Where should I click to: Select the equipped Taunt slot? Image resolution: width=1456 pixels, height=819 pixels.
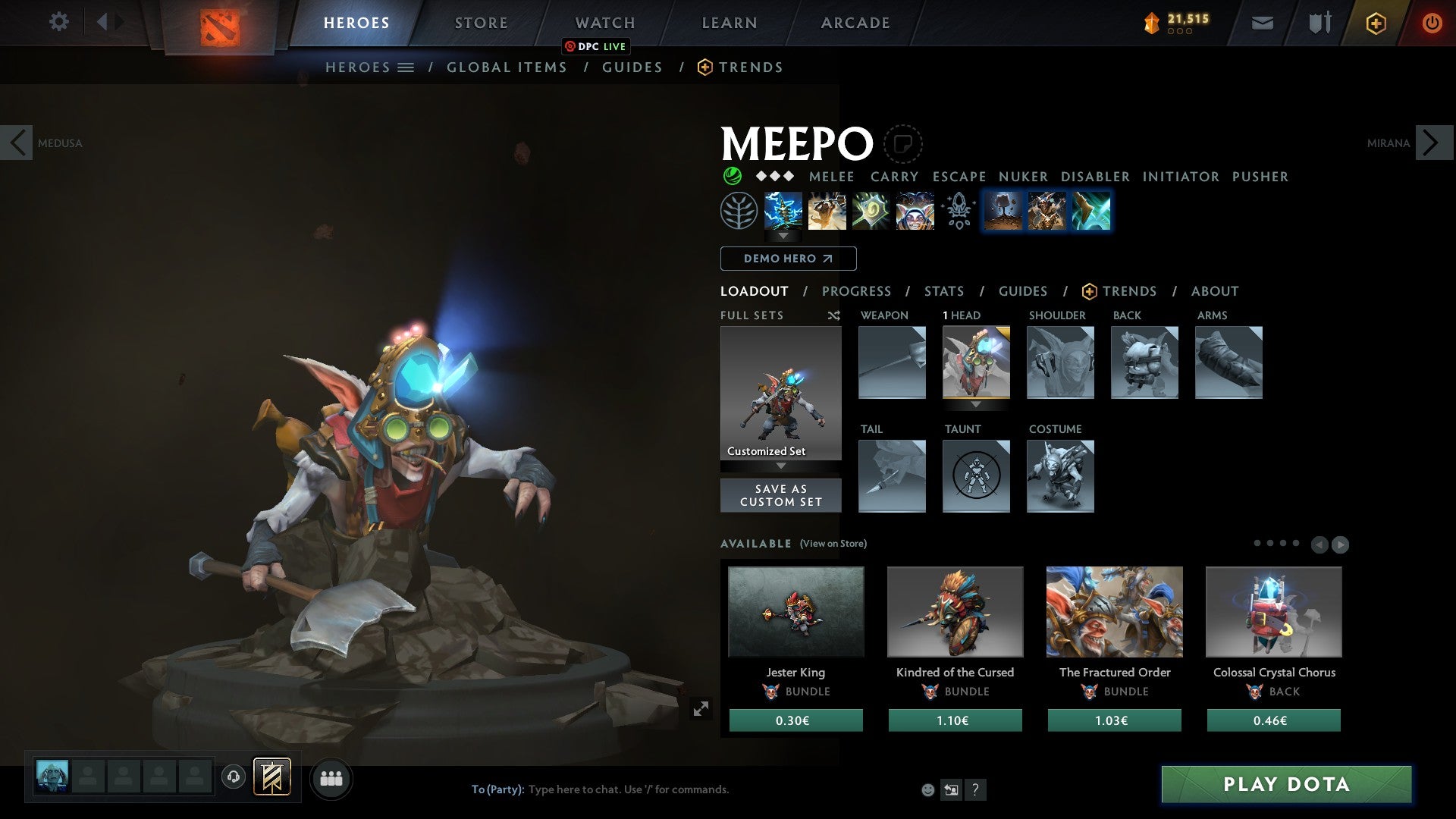pyautogui.click(x=976, y=476)
